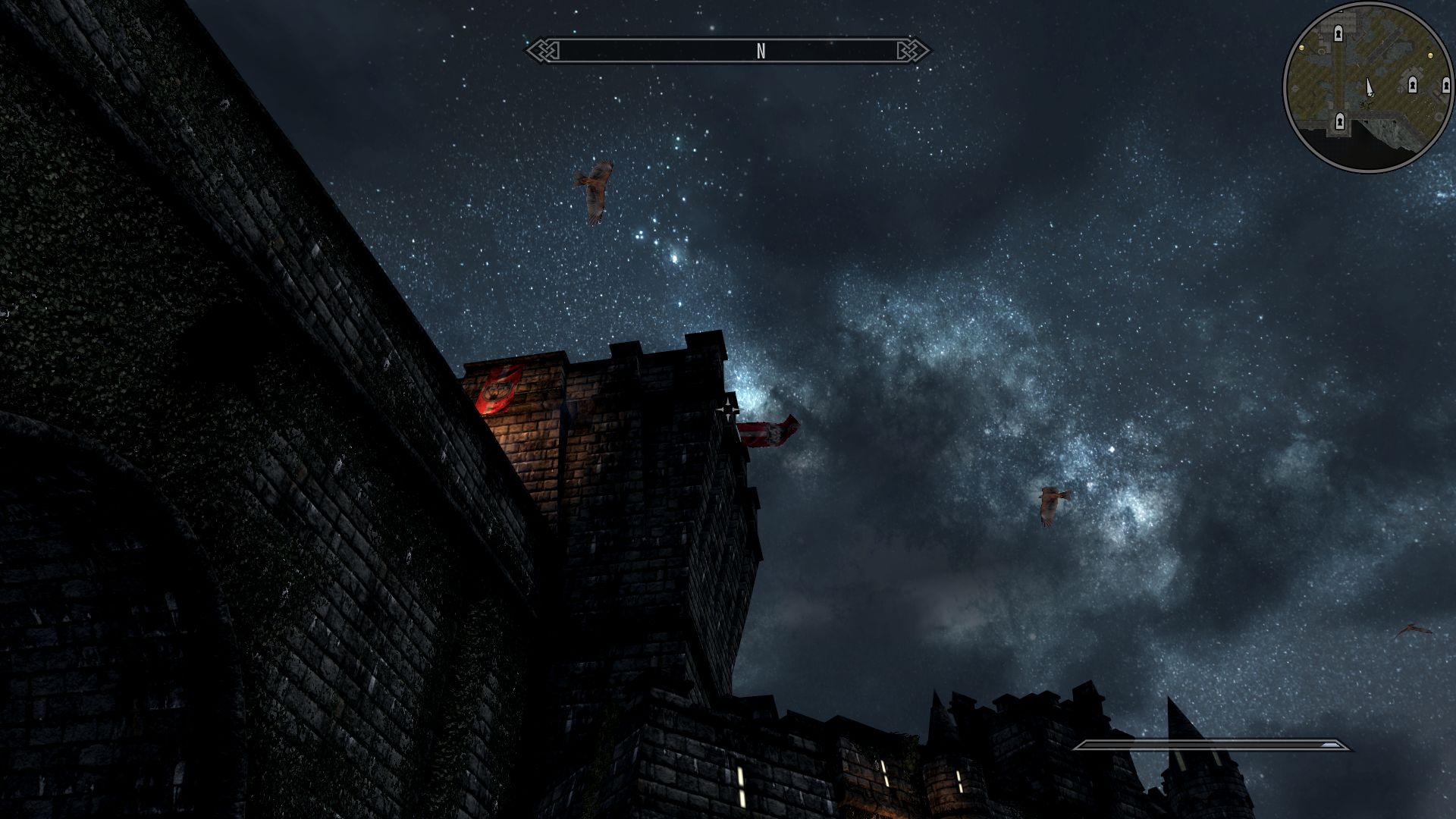Click the door marker at minimap bottom
Viewport: 1456px width, 819px height.
click(1340, 121)
